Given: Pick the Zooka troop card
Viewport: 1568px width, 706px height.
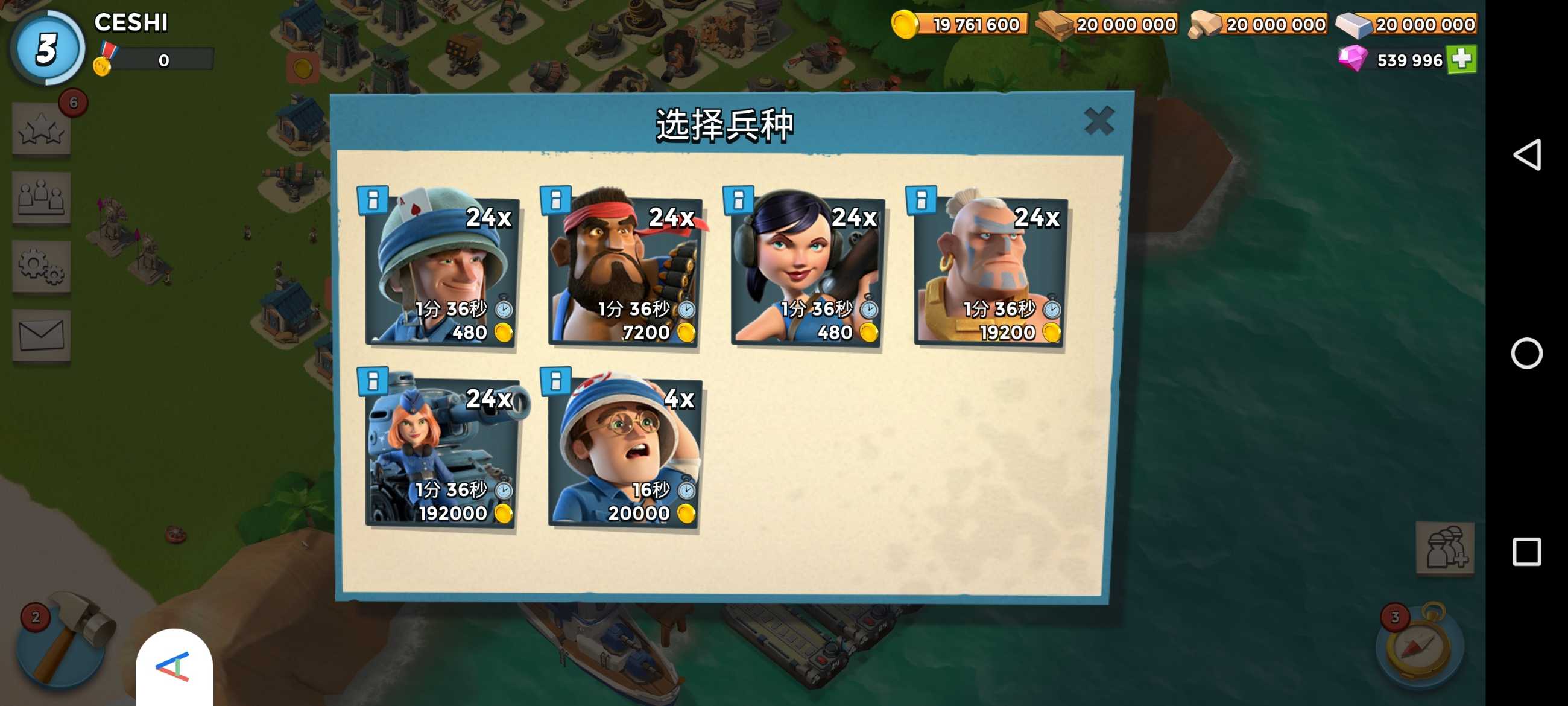Looking at the screenshot, I should [x=807, y=271].
